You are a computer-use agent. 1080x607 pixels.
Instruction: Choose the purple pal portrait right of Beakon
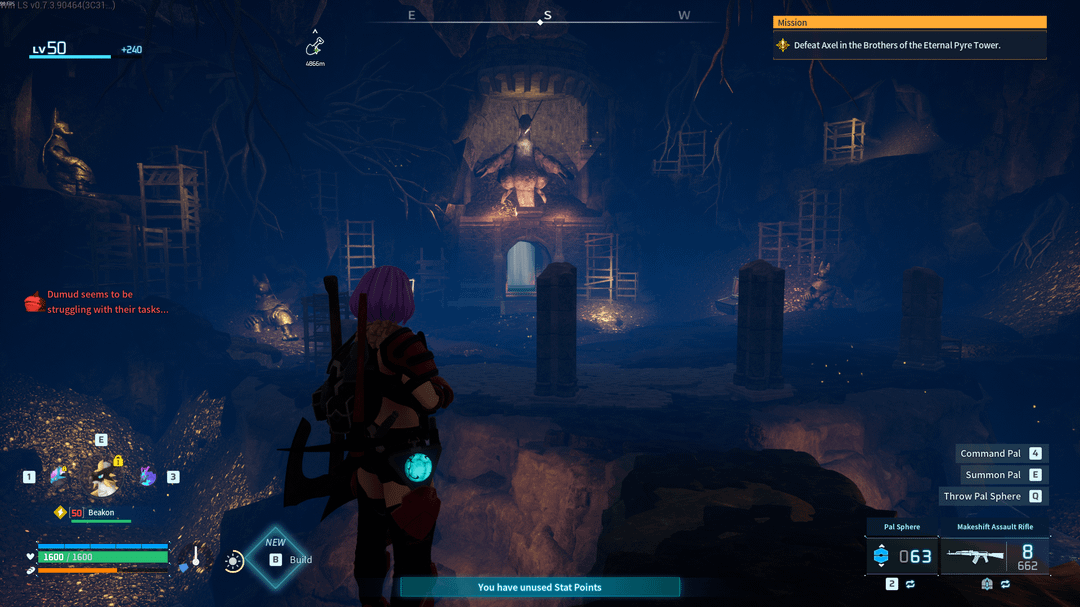click(x=147, y=476)
